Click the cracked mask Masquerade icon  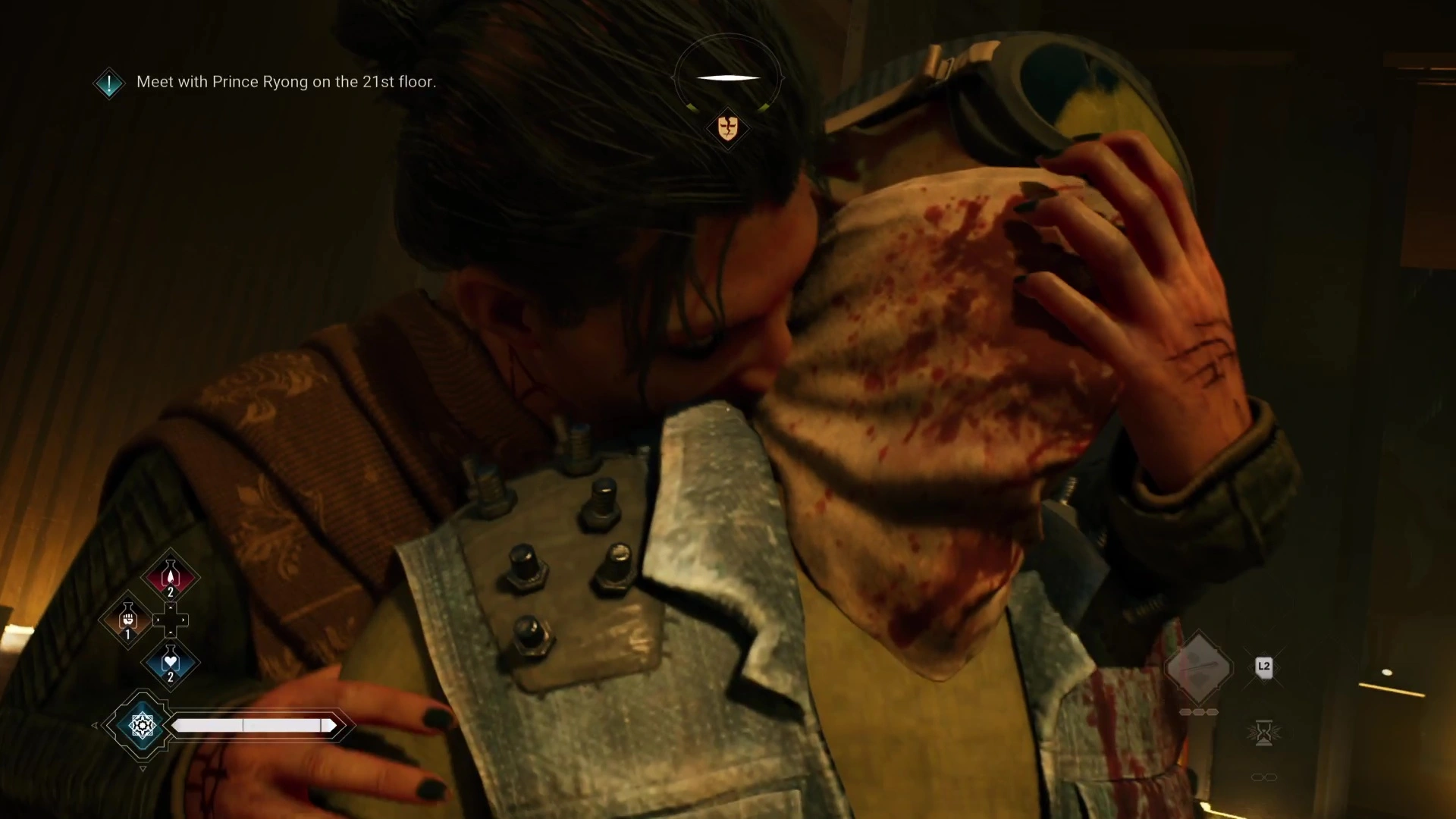727,127
